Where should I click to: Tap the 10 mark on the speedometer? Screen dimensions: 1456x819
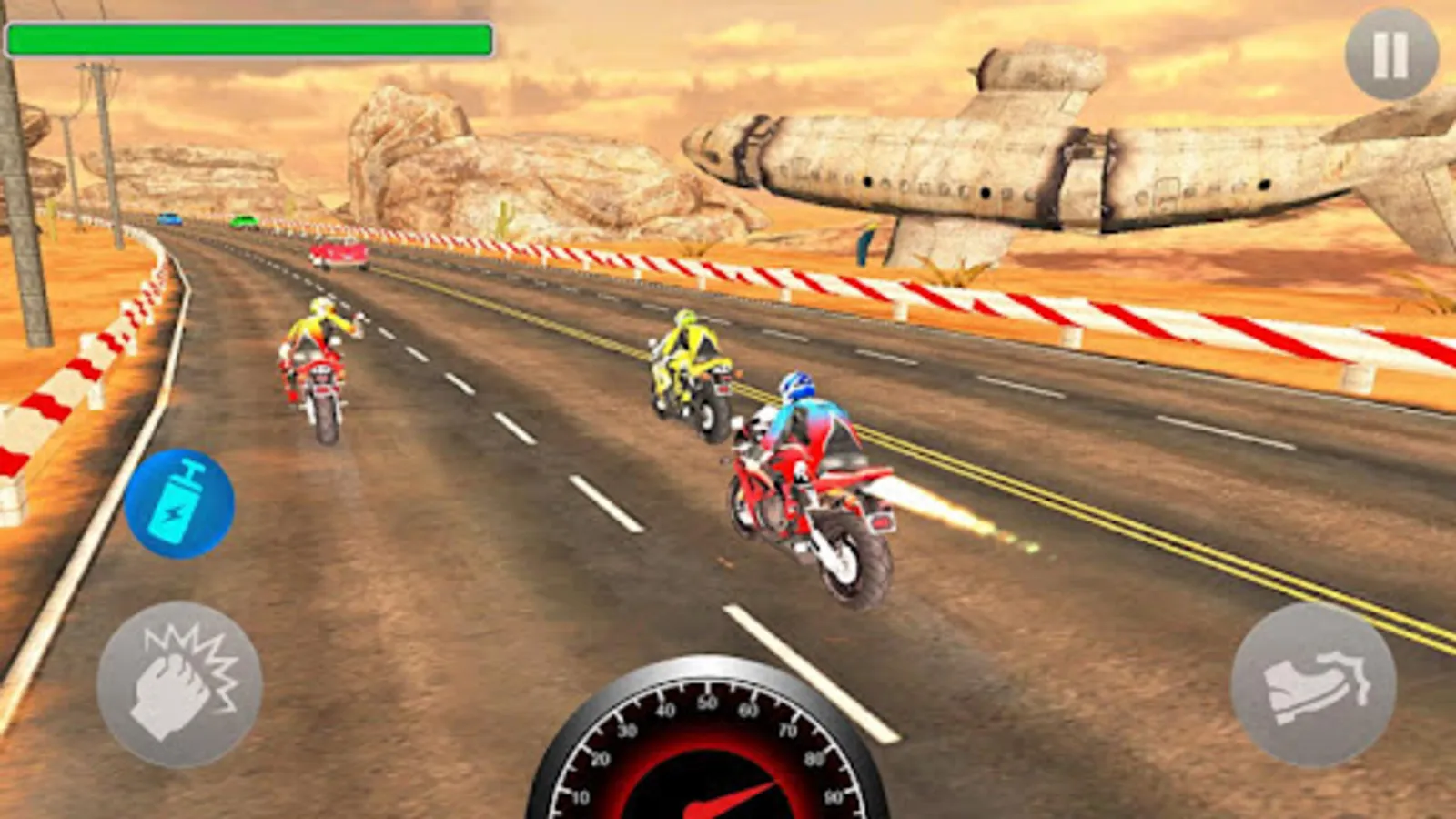tap(582, 799)
